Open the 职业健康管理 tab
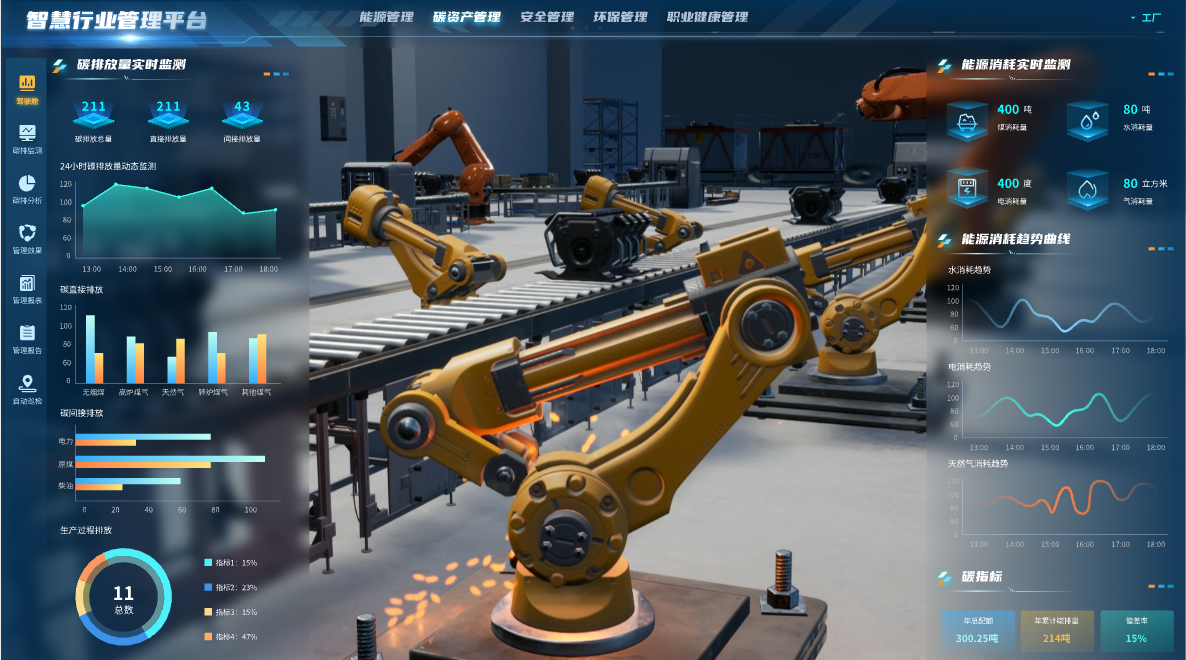The image size is (1186, 660). click(707, 17)
